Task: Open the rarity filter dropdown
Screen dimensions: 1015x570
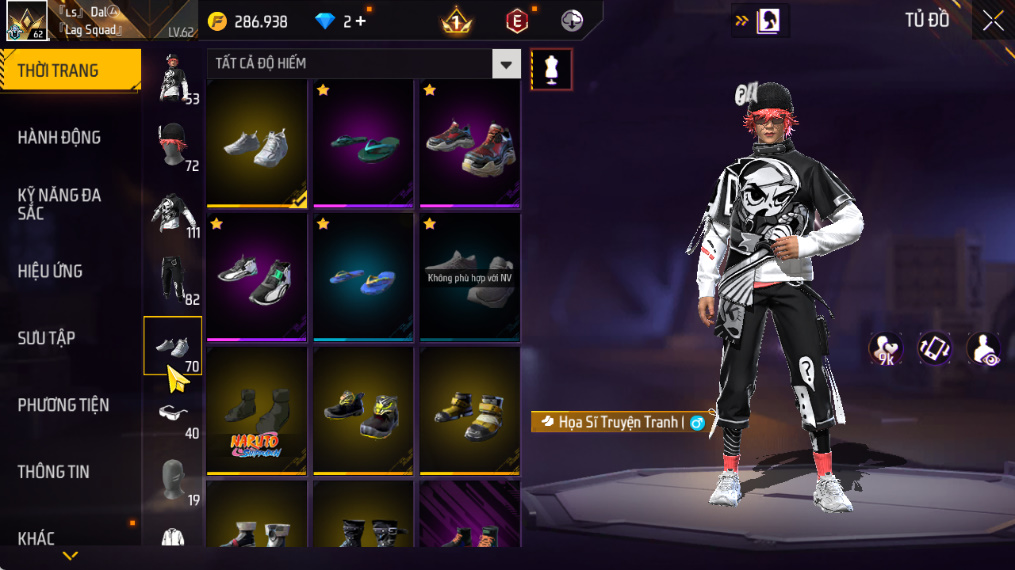Action: click(x=506, y=64)
